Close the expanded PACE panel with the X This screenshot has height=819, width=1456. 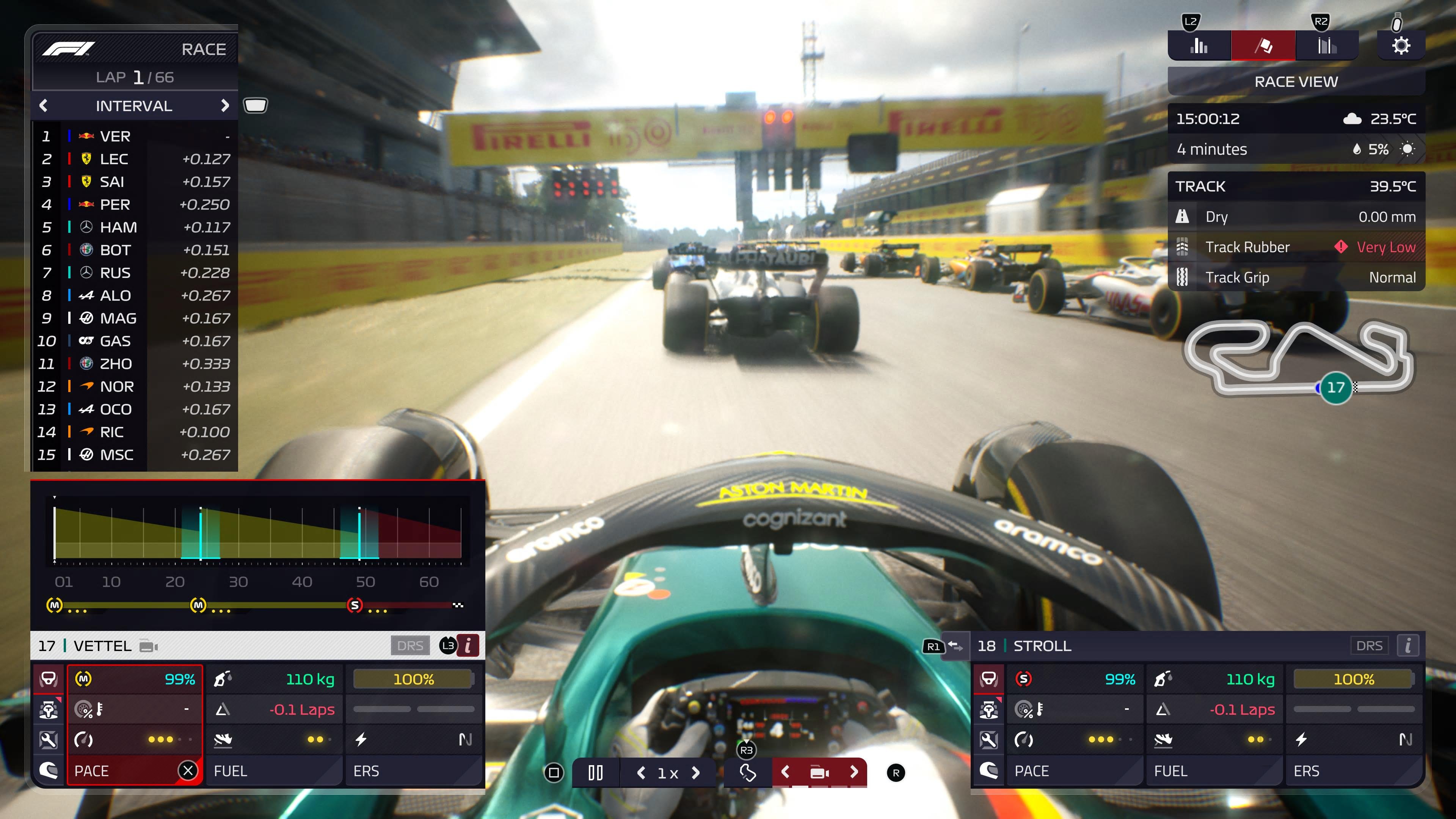189,770
